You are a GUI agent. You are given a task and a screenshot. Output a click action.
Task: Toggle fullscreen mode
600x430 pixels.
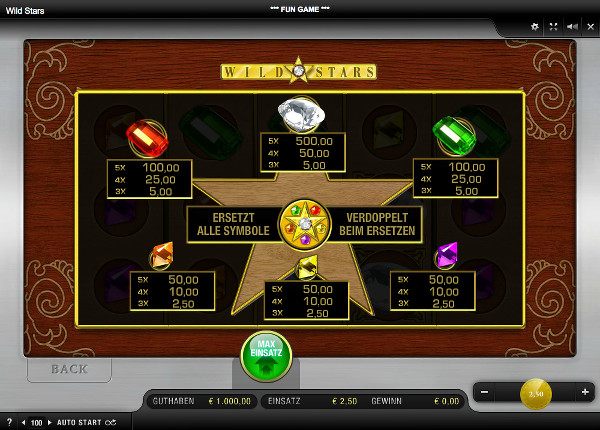pos(552,26)
